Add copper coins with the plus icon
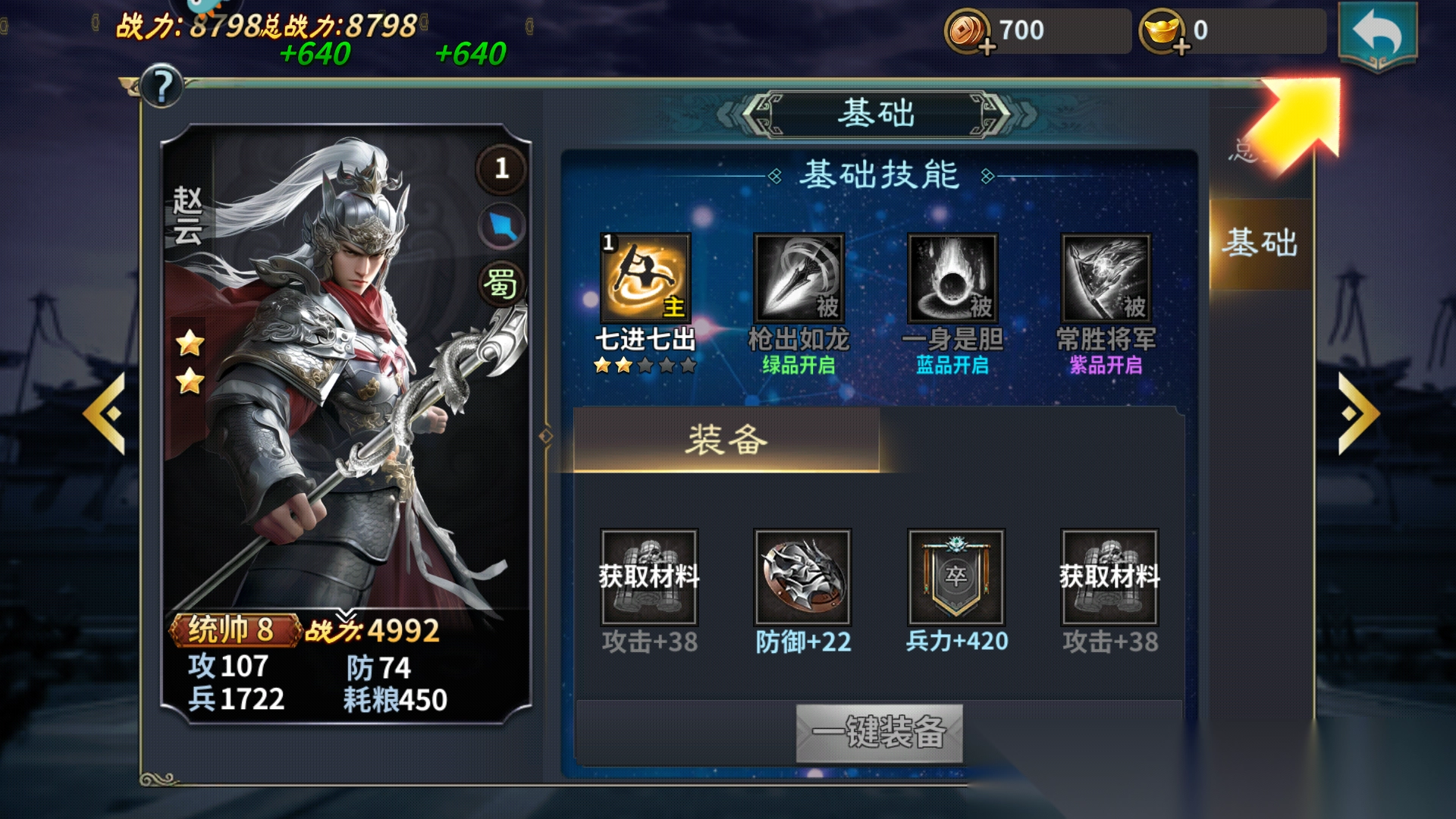 987,48
